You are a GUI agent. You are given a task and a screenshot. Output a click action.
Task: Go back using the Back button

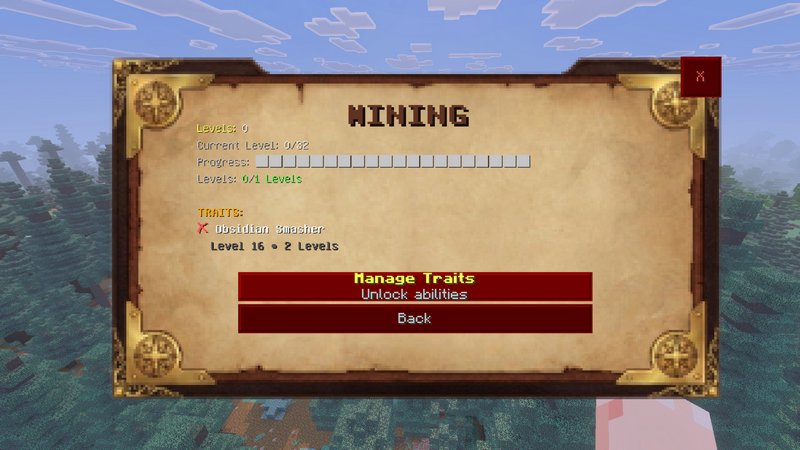(414, 319)
